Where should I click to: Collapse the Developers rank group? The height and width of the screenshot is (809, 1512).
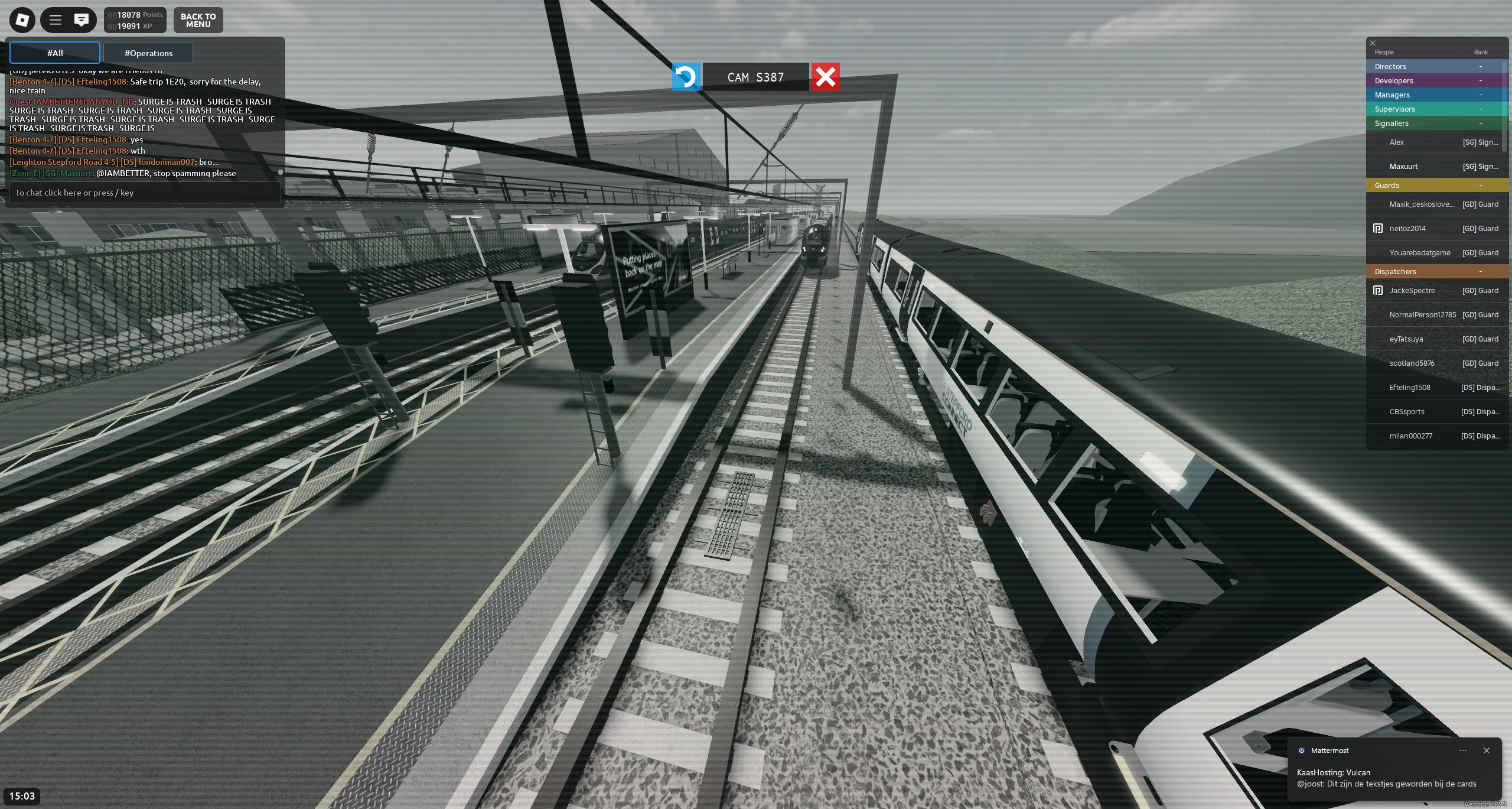coord(1480,81)
